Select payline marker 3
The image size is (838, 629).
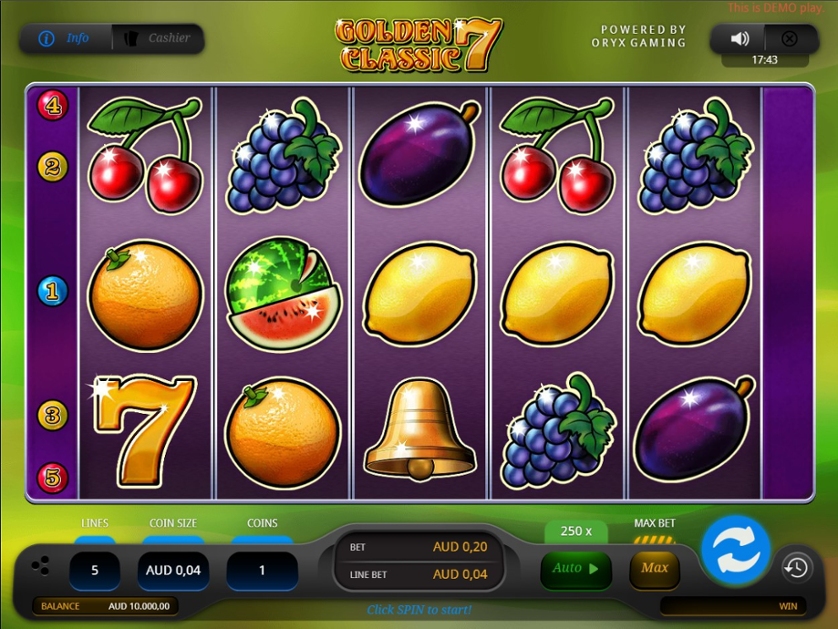click(x=52, y=415)
